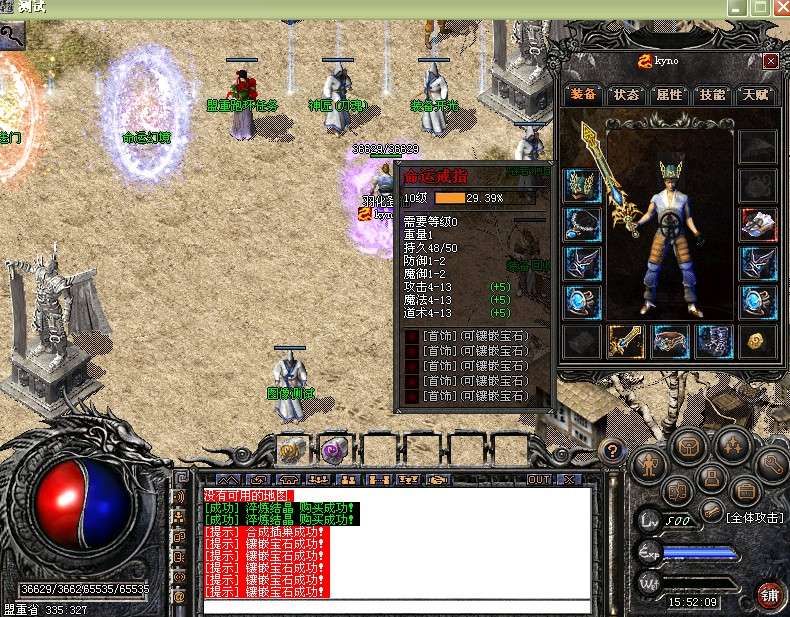Select the equipped necklace slot
The height and width of the screenshot is (617, 790).
tap(581, 223)
